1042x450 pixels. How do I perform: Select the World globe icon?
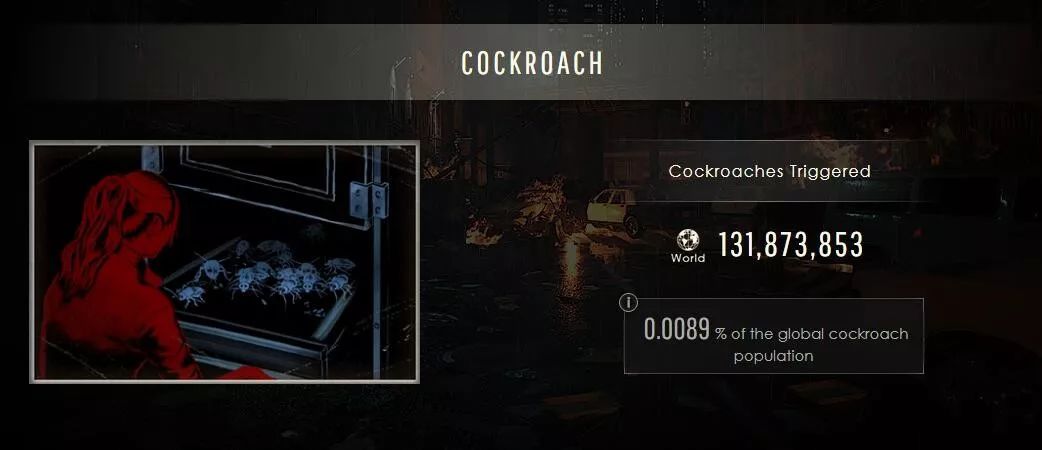687,240
